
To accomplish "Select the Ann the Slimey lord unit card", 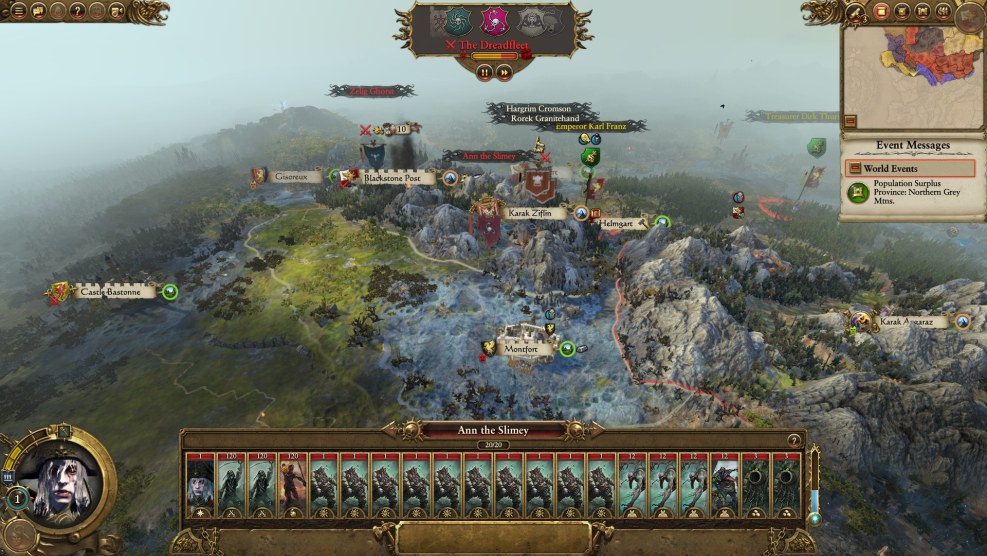I will click(200, 485).
